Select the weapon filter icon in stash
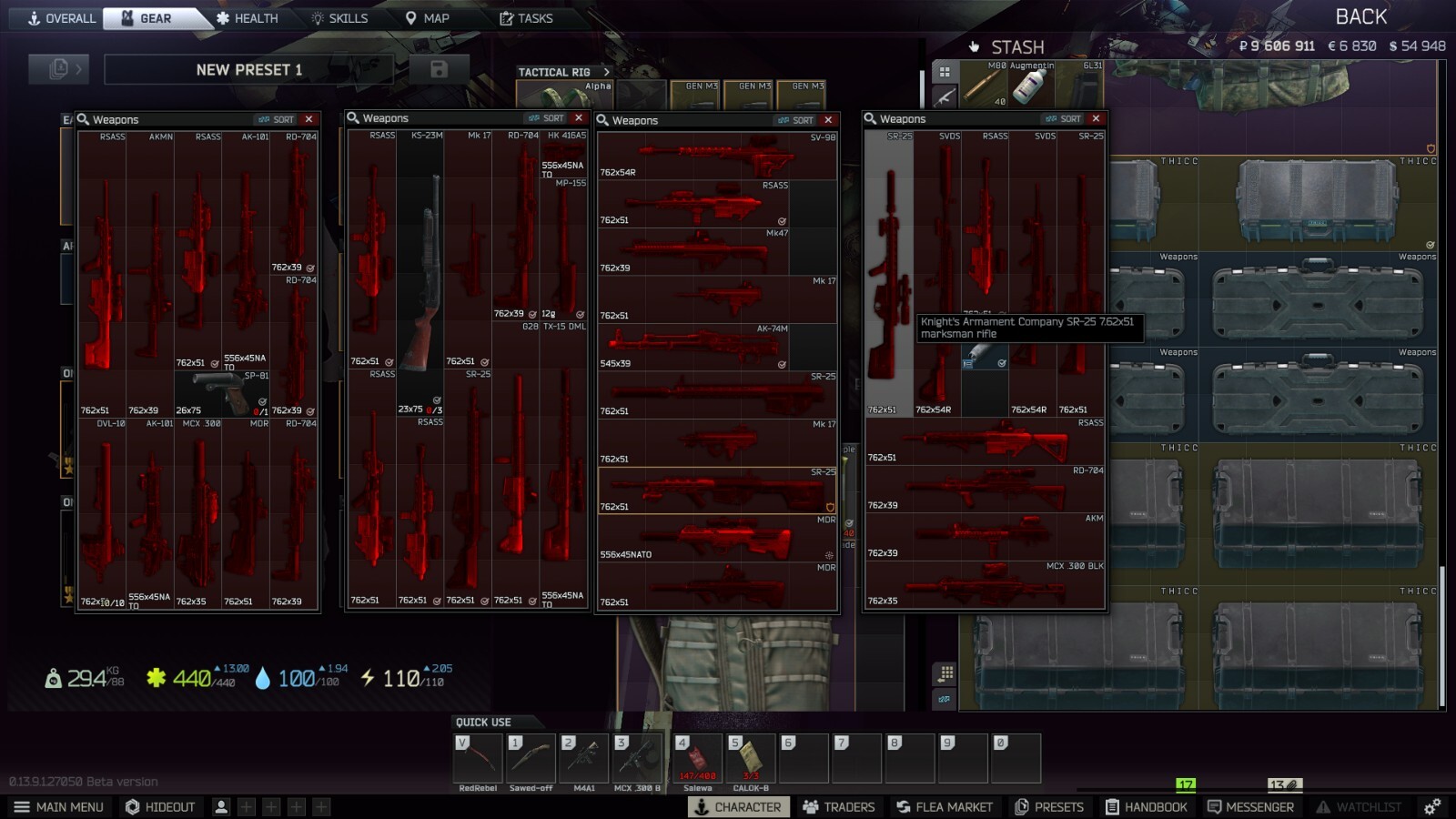This screenshot has height=819, width=1456. 945,96
